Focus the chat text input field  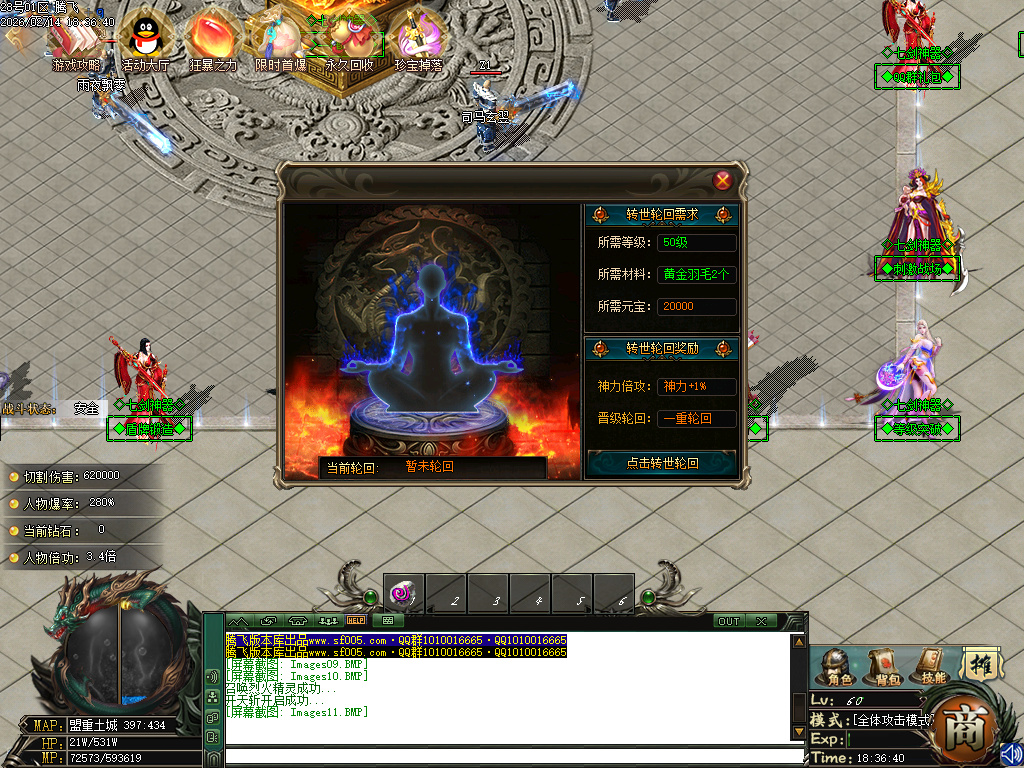pyautogui.click(x=510, y=757)
